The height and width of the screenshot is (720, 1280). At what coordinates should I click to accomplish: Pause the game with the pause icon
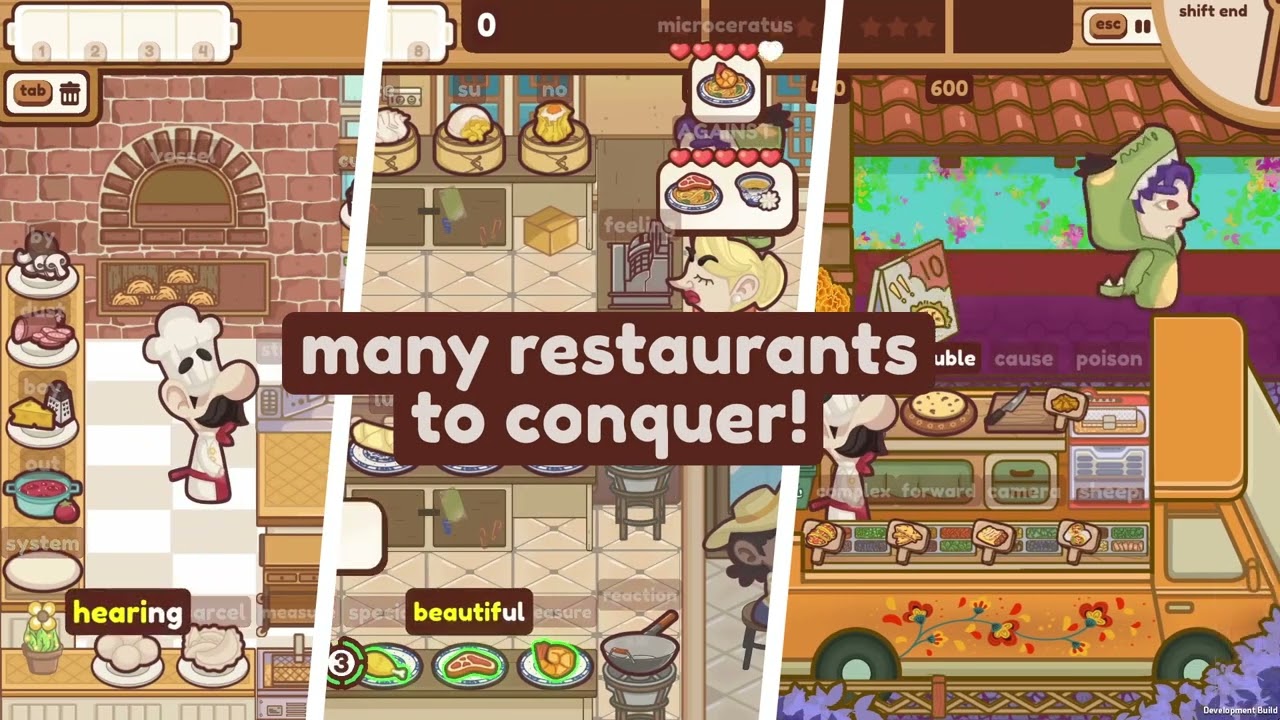(1143, 27)
